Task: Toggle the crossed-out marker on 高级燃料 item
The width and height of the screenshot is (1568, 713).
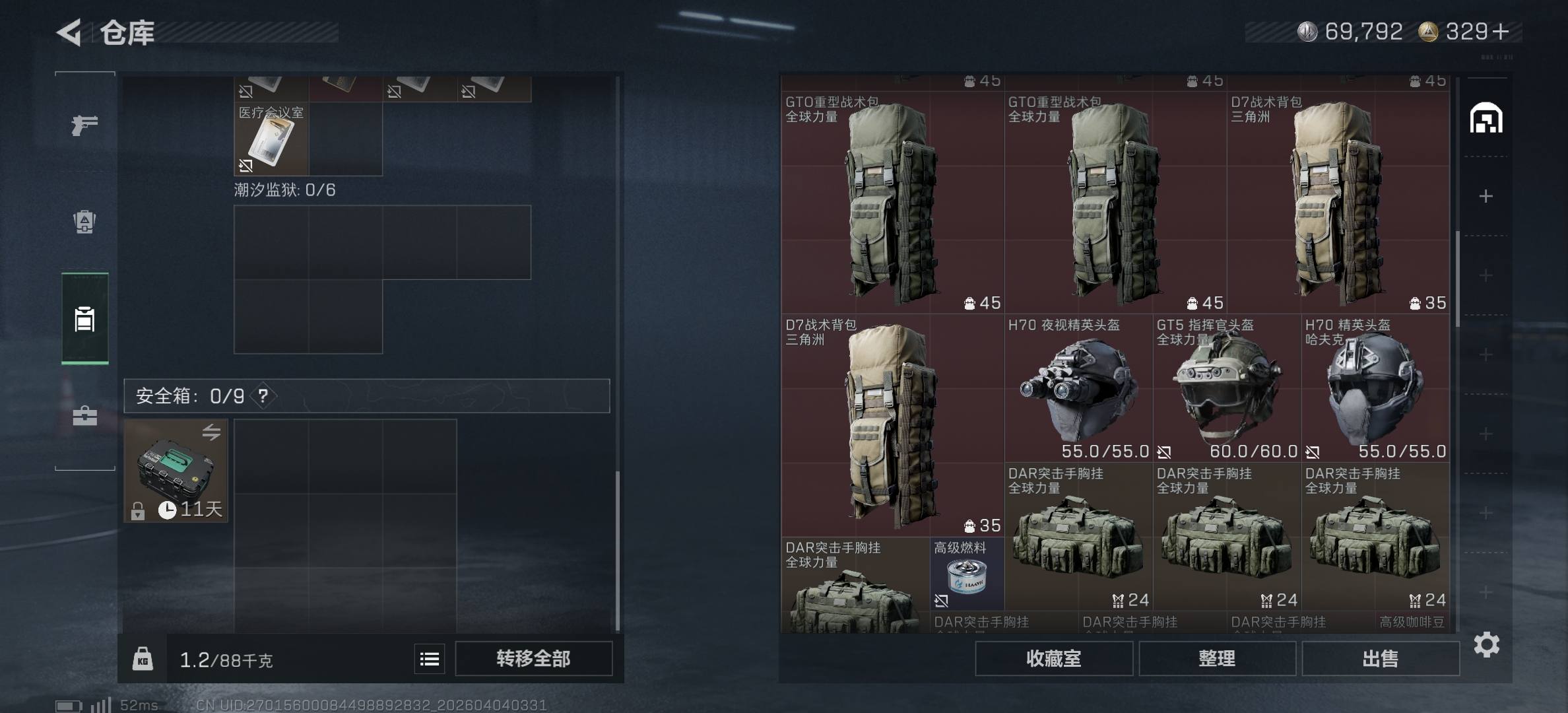Action: [x=940, y=600]
